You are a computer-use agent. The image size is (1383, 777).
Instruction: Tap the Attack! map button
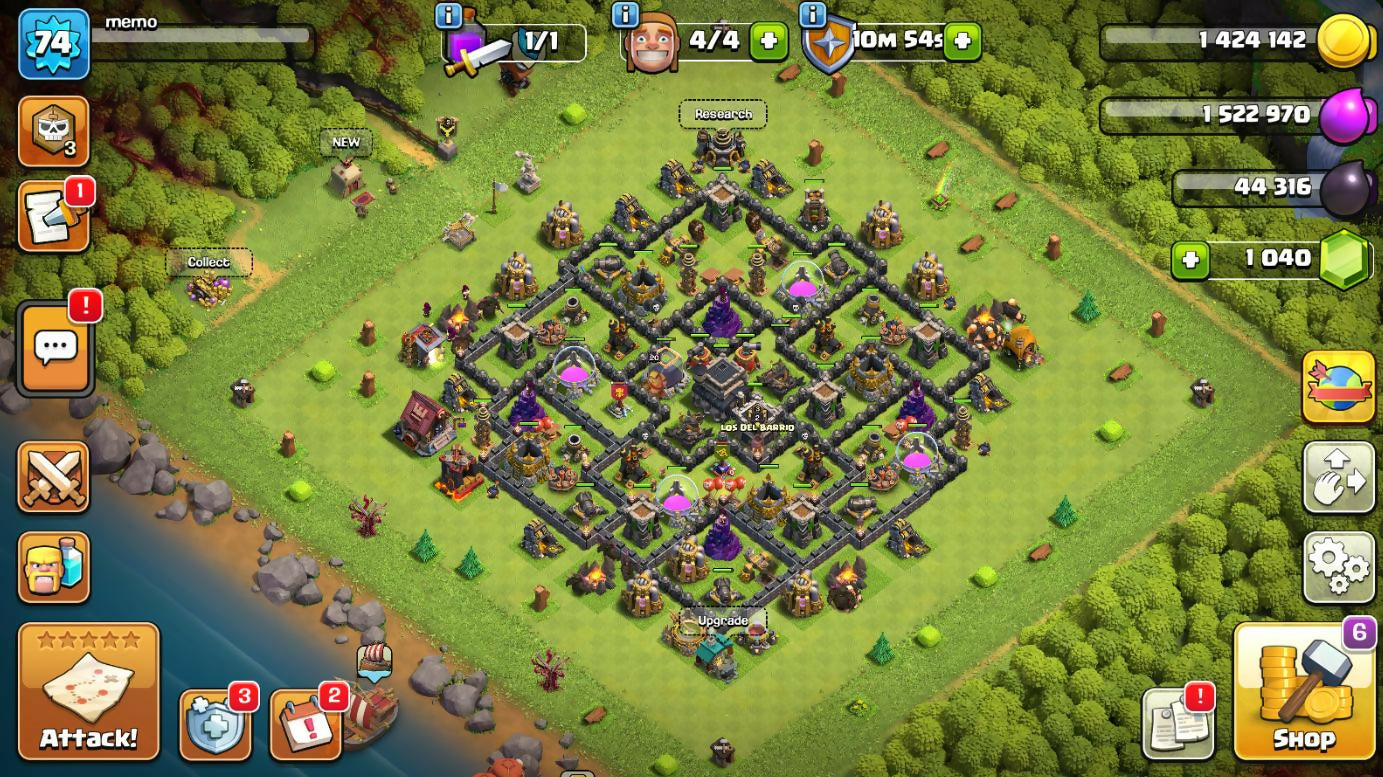(x=89, y=691)
